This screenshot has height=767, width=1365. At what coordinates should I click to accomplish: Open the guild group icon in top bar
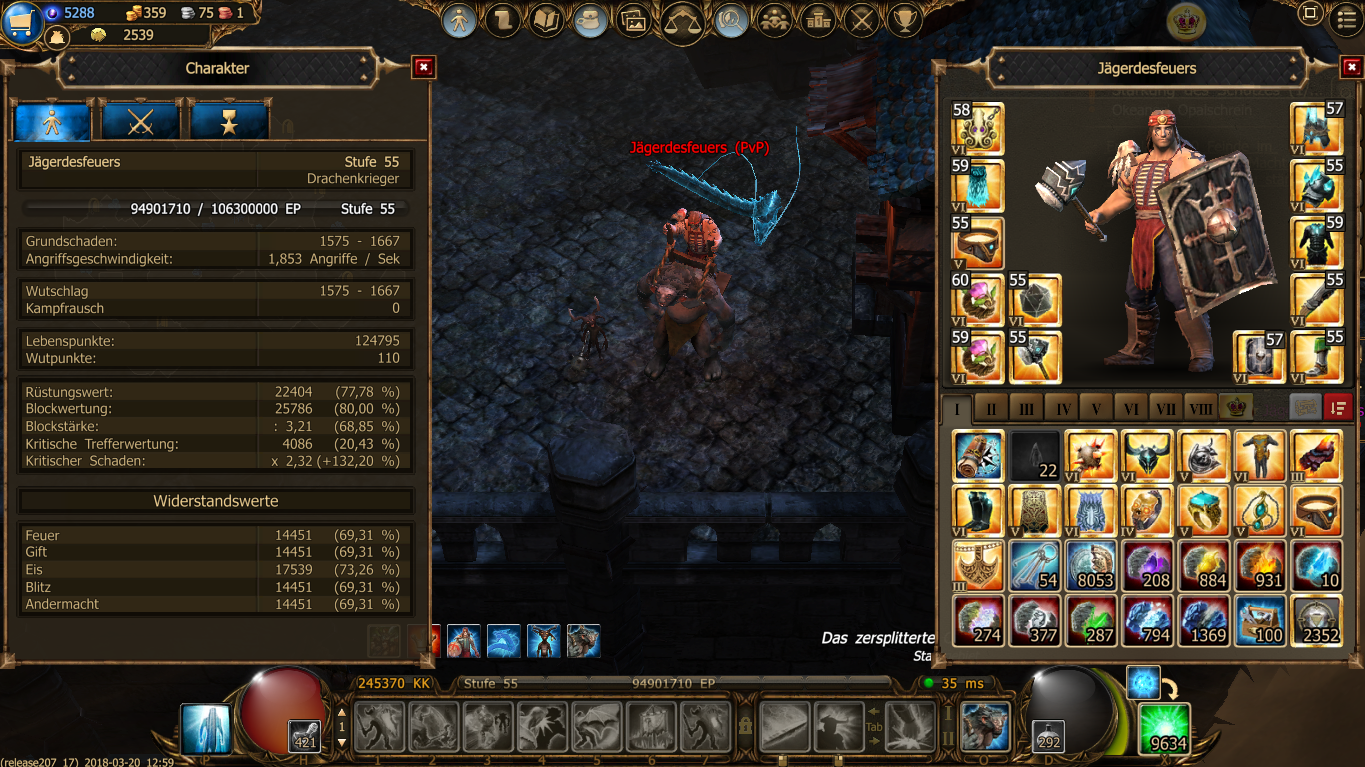773,20
